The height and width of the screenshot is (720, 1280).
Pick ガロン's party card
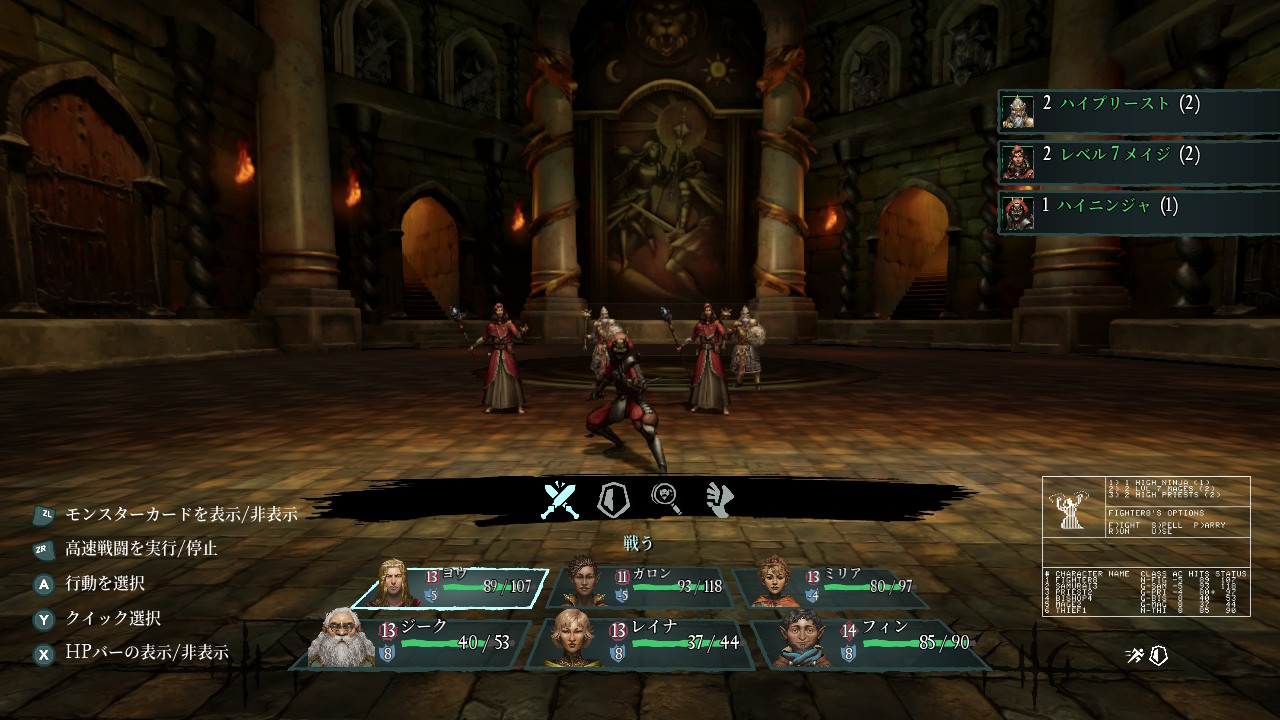640,588
